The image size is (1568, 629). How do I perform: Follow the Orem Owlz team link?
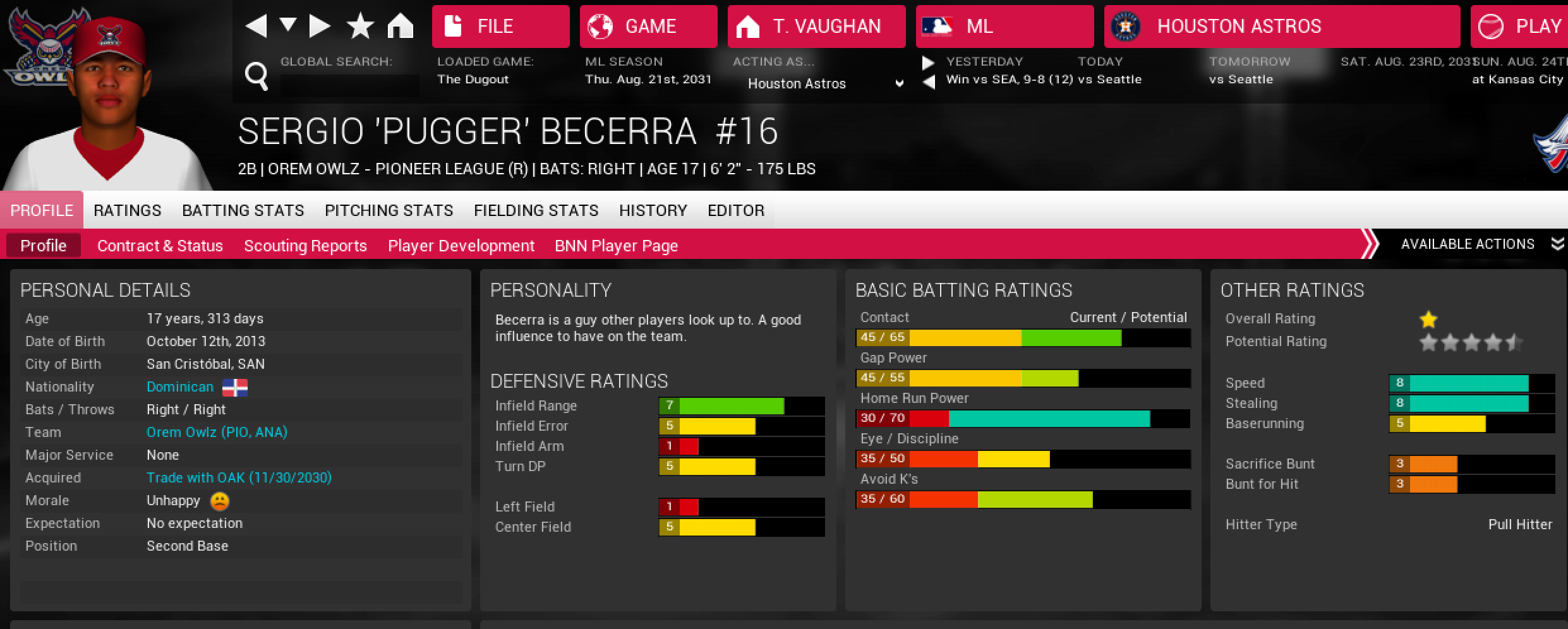[x=217, y=433]
